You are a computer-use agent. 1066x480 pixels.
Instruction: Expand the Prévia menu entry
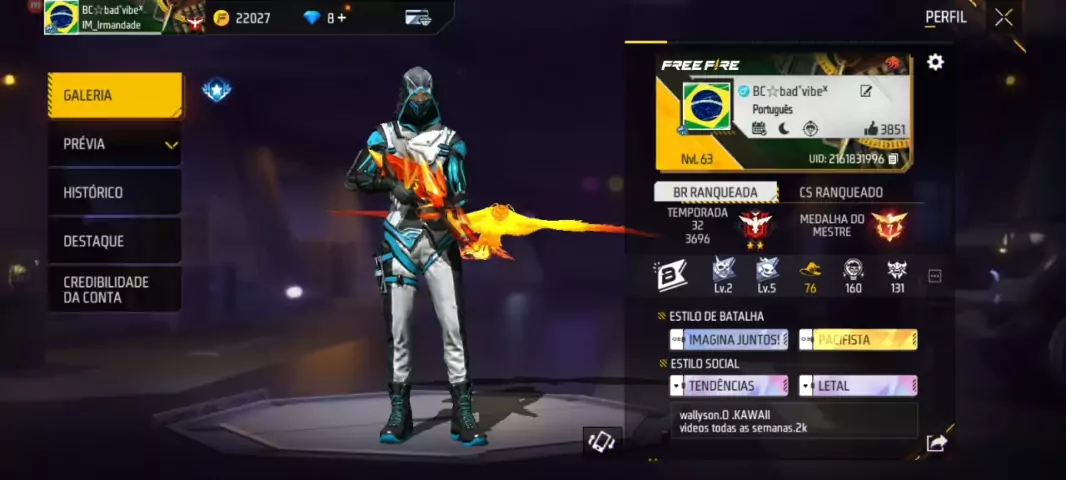click(115, 144)
